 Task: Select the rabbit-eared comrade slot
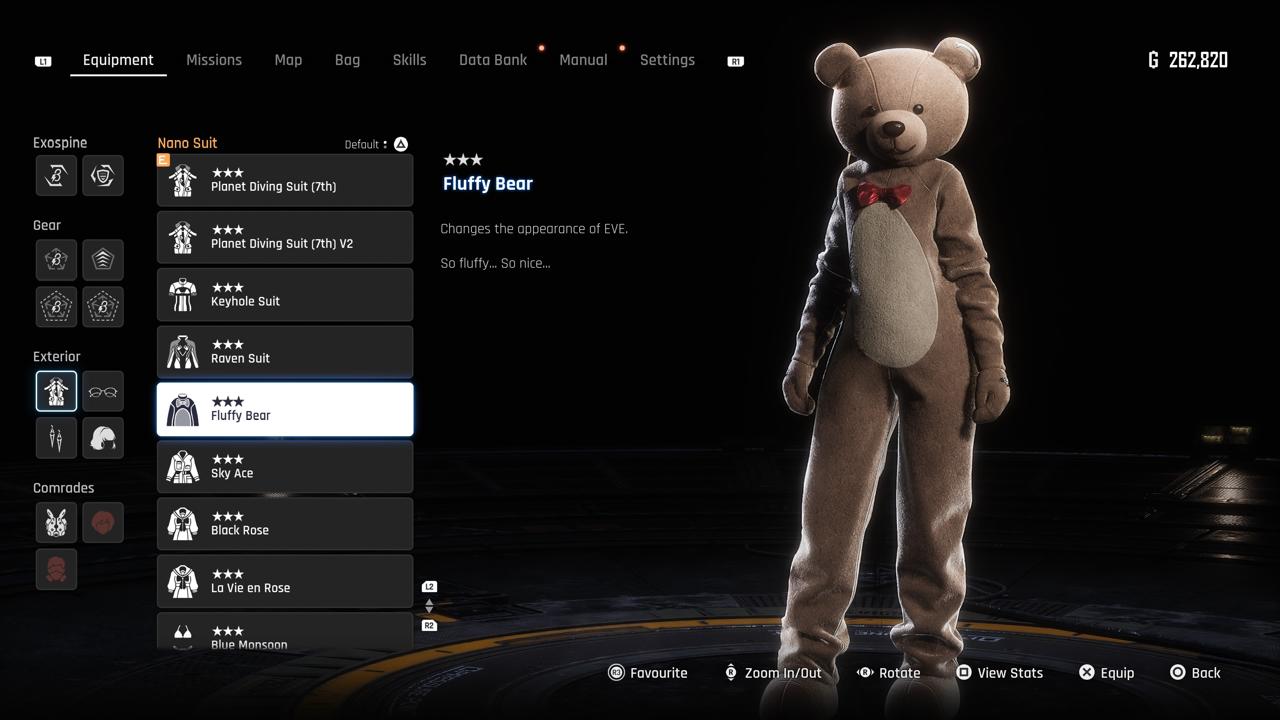coord(56,522)
